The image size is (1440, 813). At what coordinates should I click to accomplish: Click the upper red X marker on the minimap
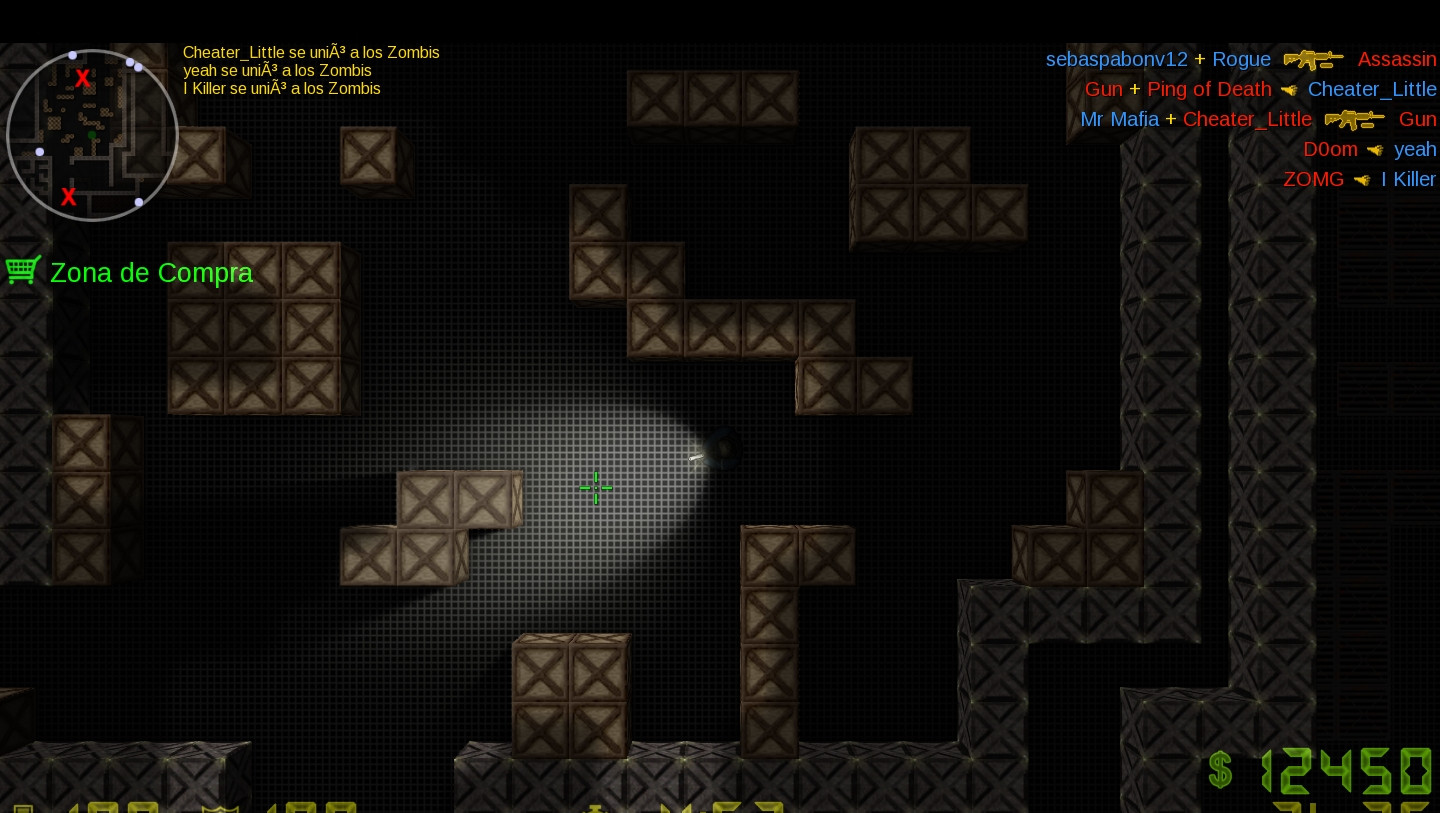click(82, 78)
